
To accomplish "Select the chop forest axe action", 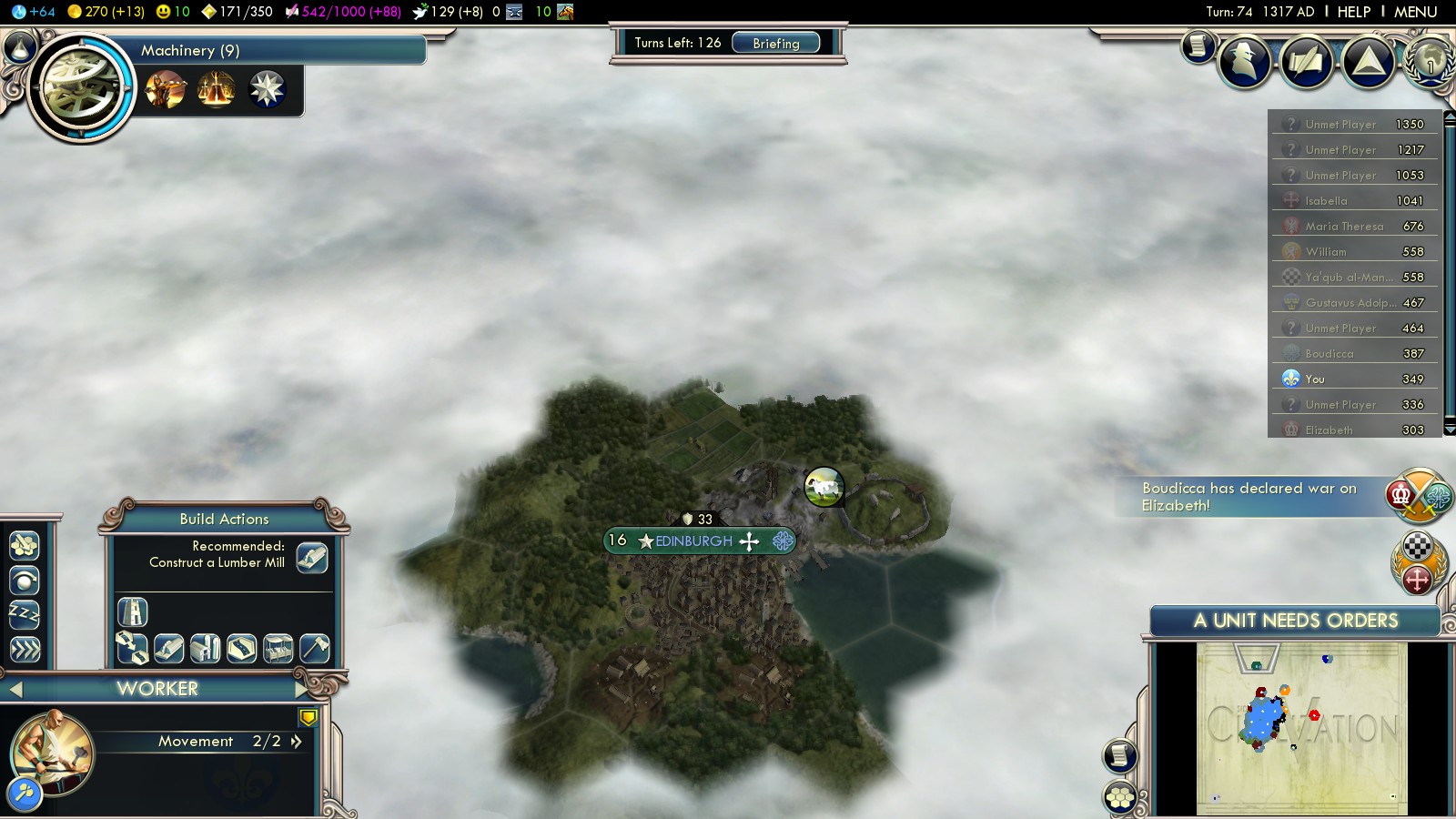I will 314,648.
